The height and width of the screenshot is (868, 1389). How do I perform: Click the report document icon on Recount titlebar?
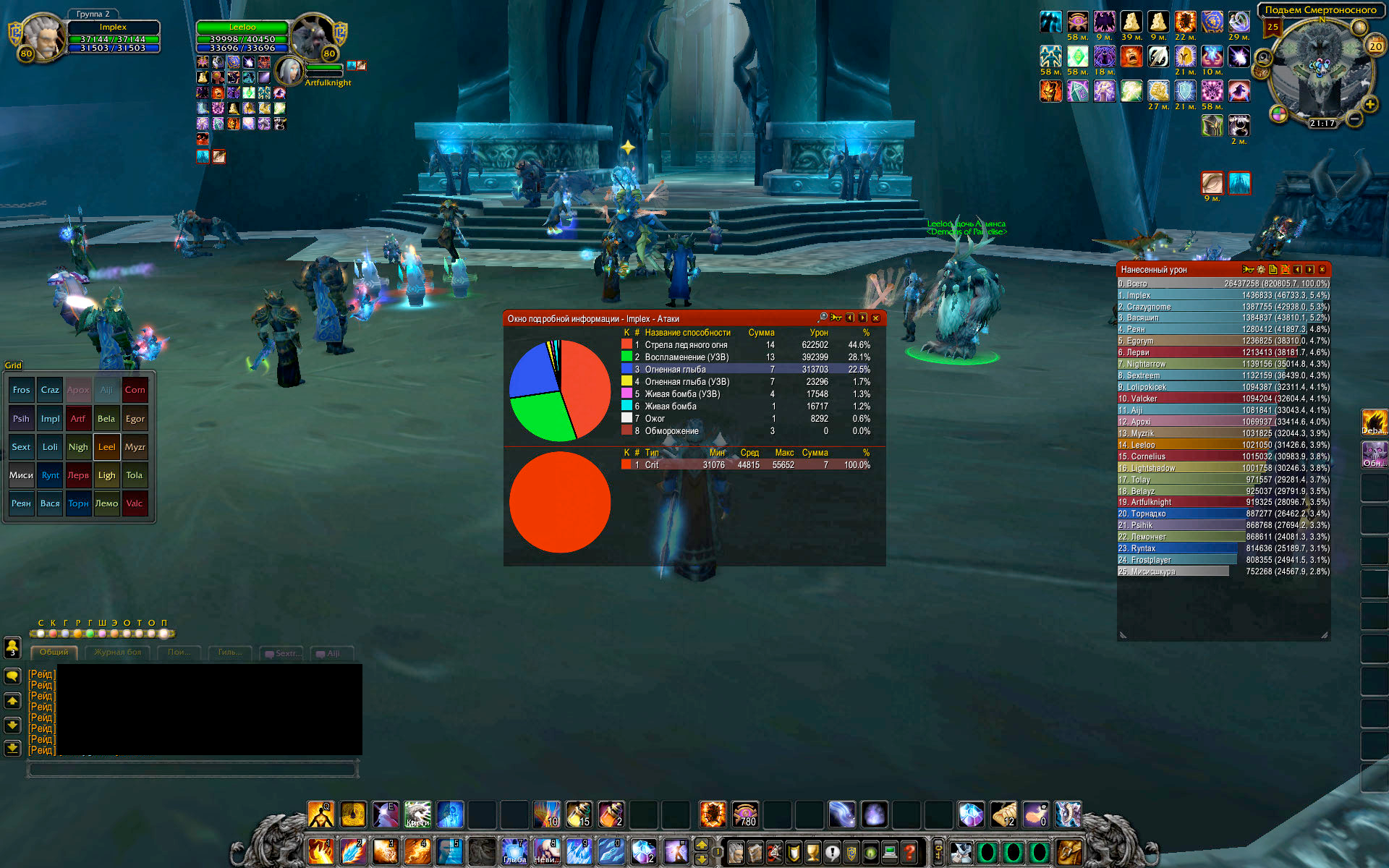1273,269
